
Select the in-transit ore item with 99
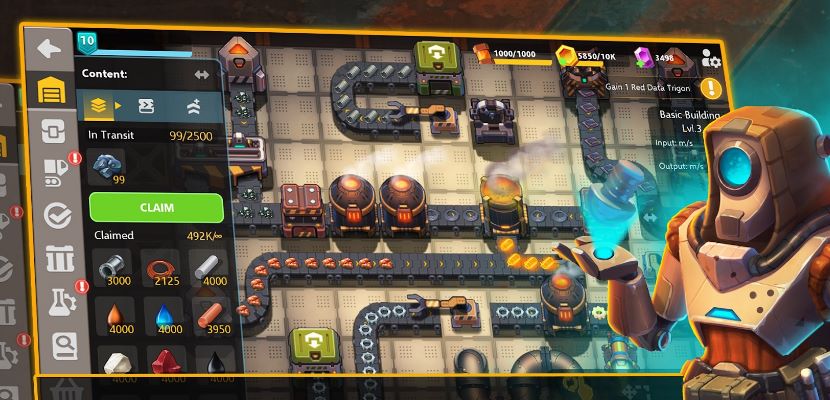[106, 166]
